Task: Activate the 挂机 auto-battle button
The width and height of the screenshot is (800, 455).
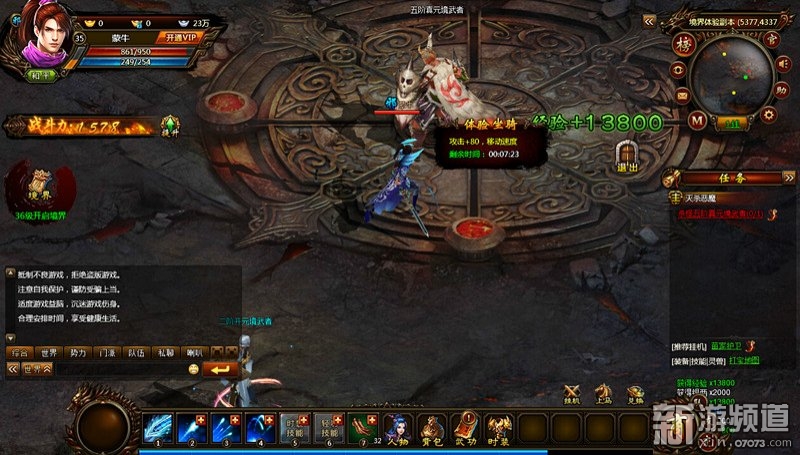Action: (x=572, y=394)
